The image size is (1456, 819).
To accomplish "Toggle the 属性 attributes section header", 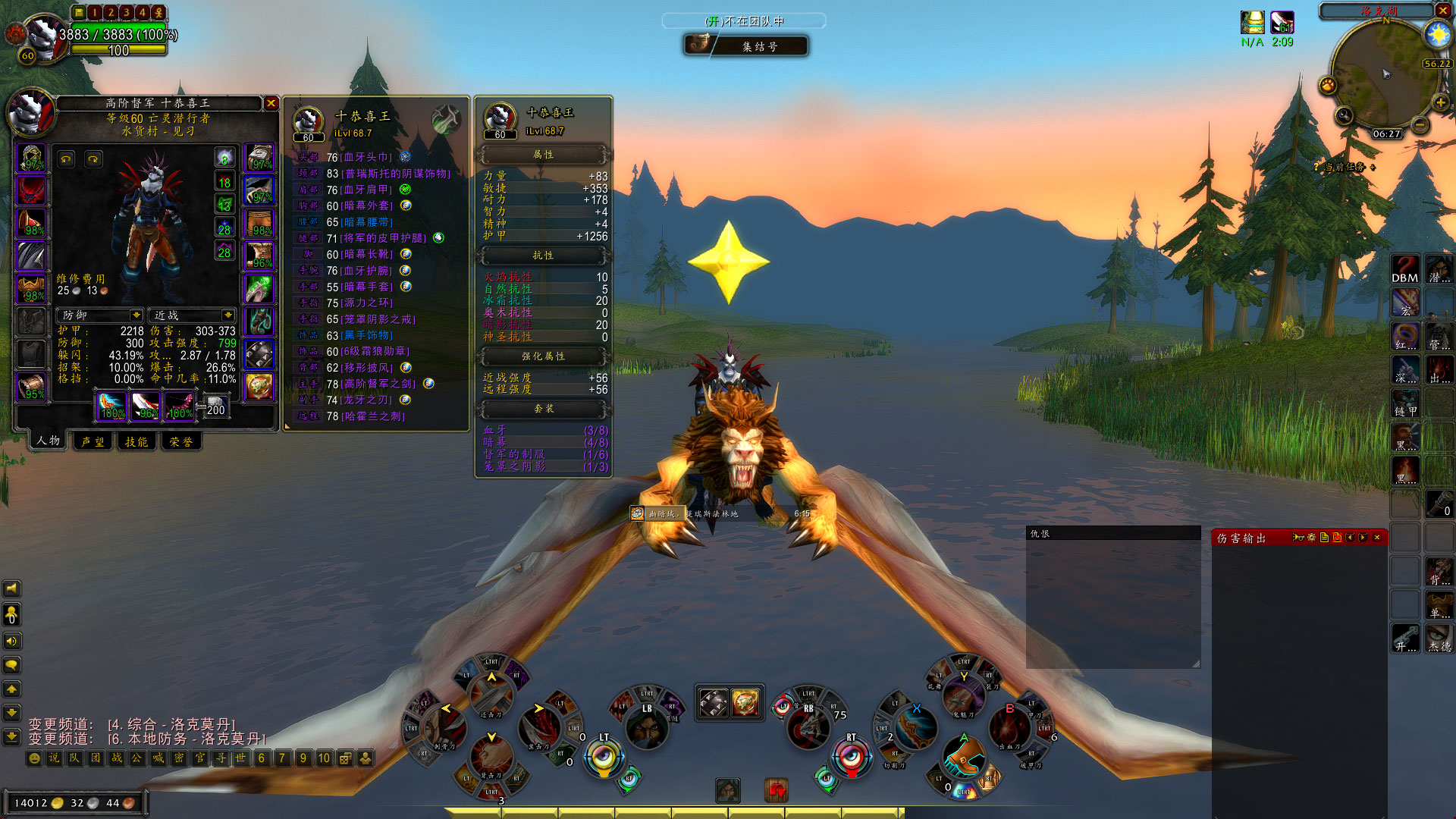I will (x=543, y=155).
